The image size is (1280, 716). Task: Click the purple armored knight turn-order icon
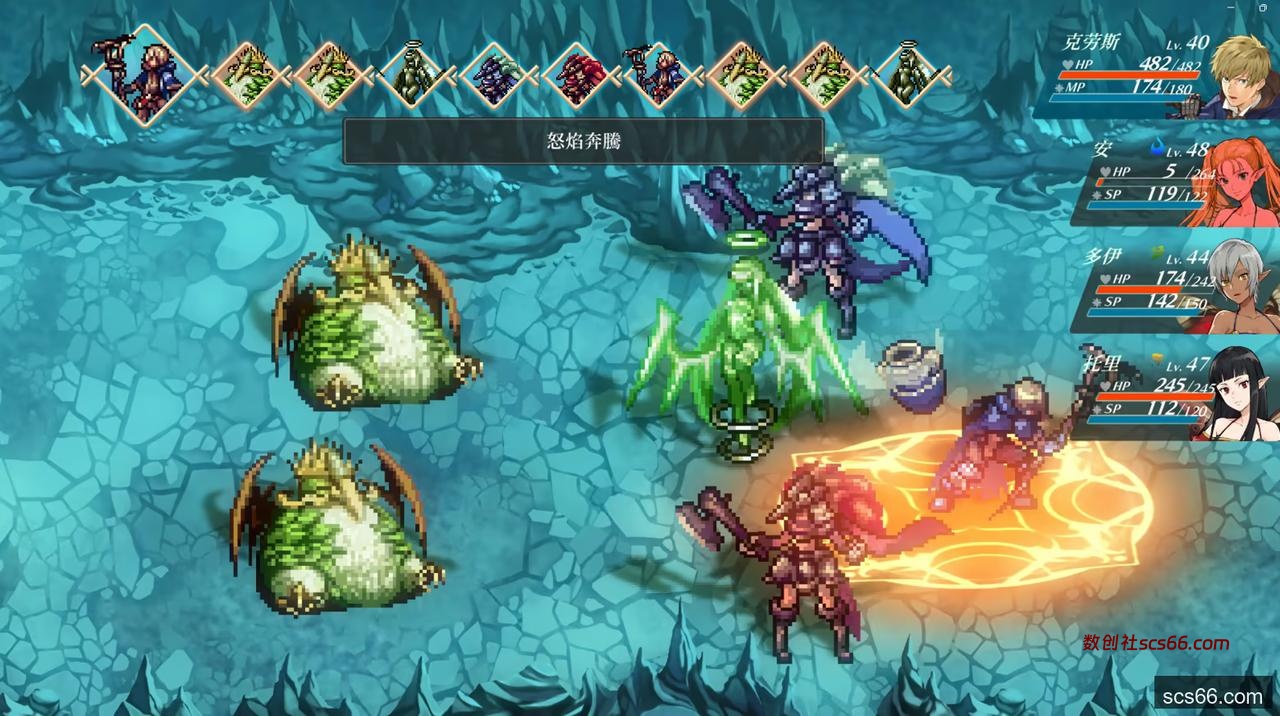pyautogui.click(x=497, y=75)
